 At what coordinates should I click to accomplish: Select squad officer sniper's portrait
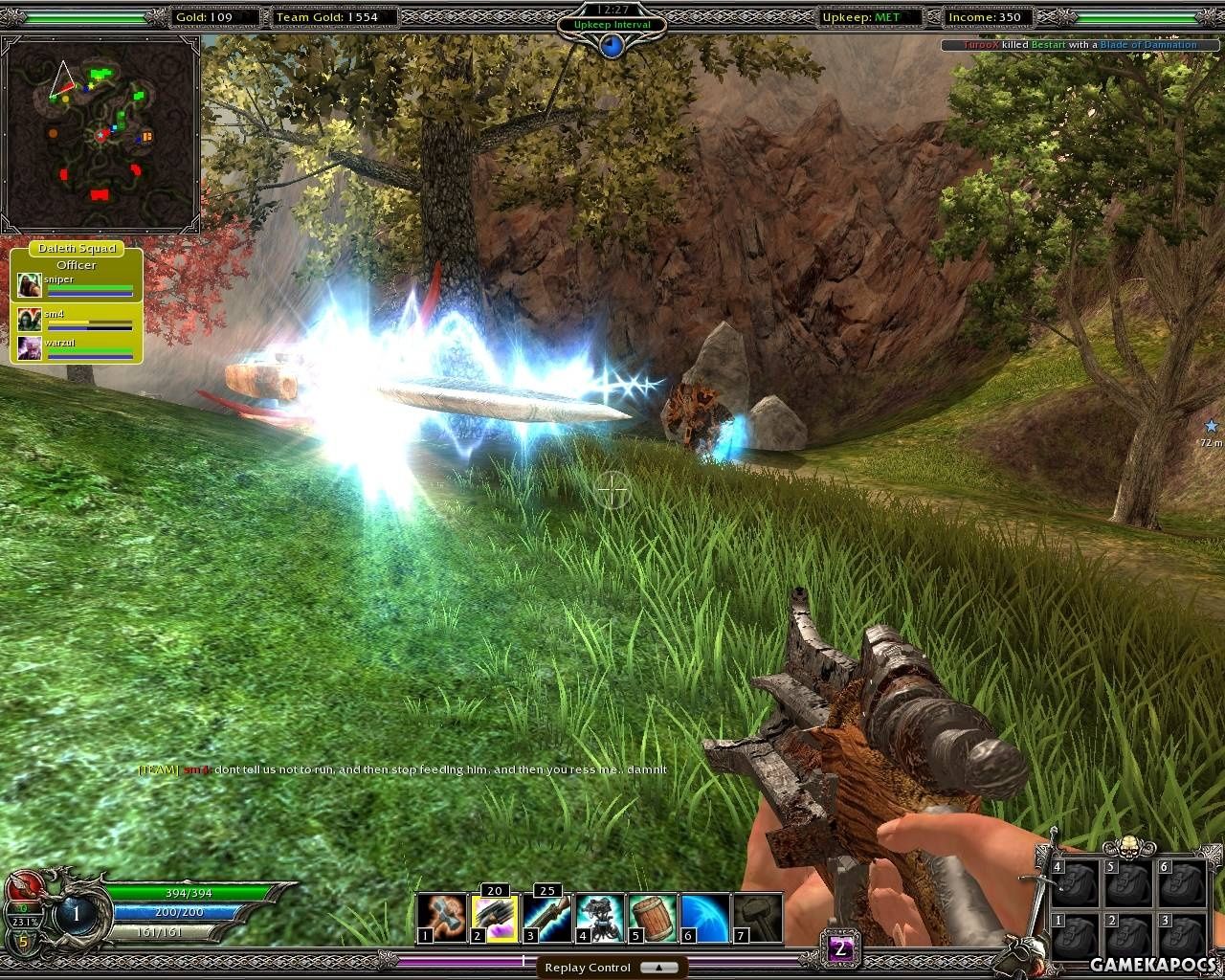pos(29,285)
